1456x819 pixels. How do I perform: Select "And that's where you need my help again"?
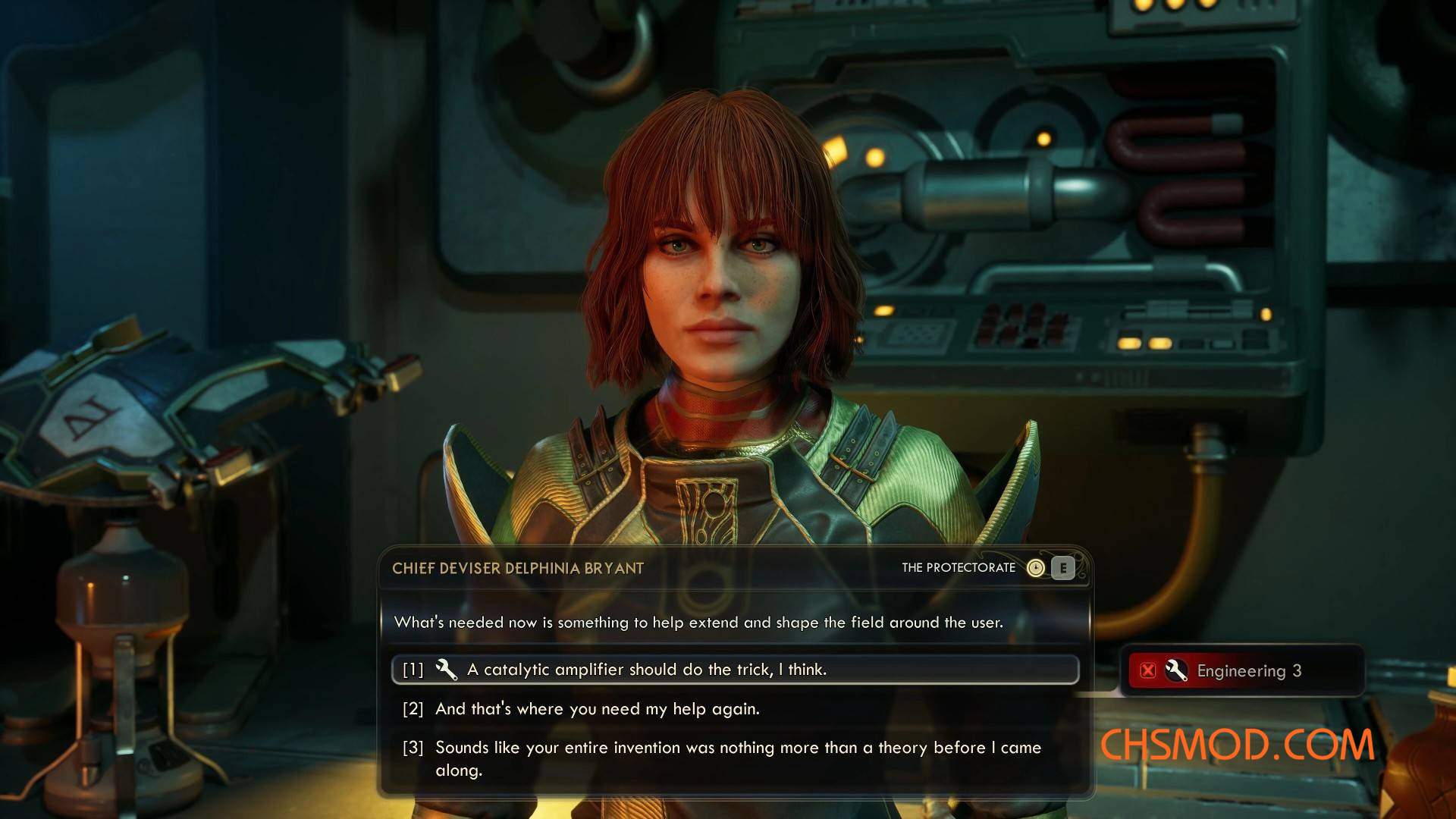[597, 709]
